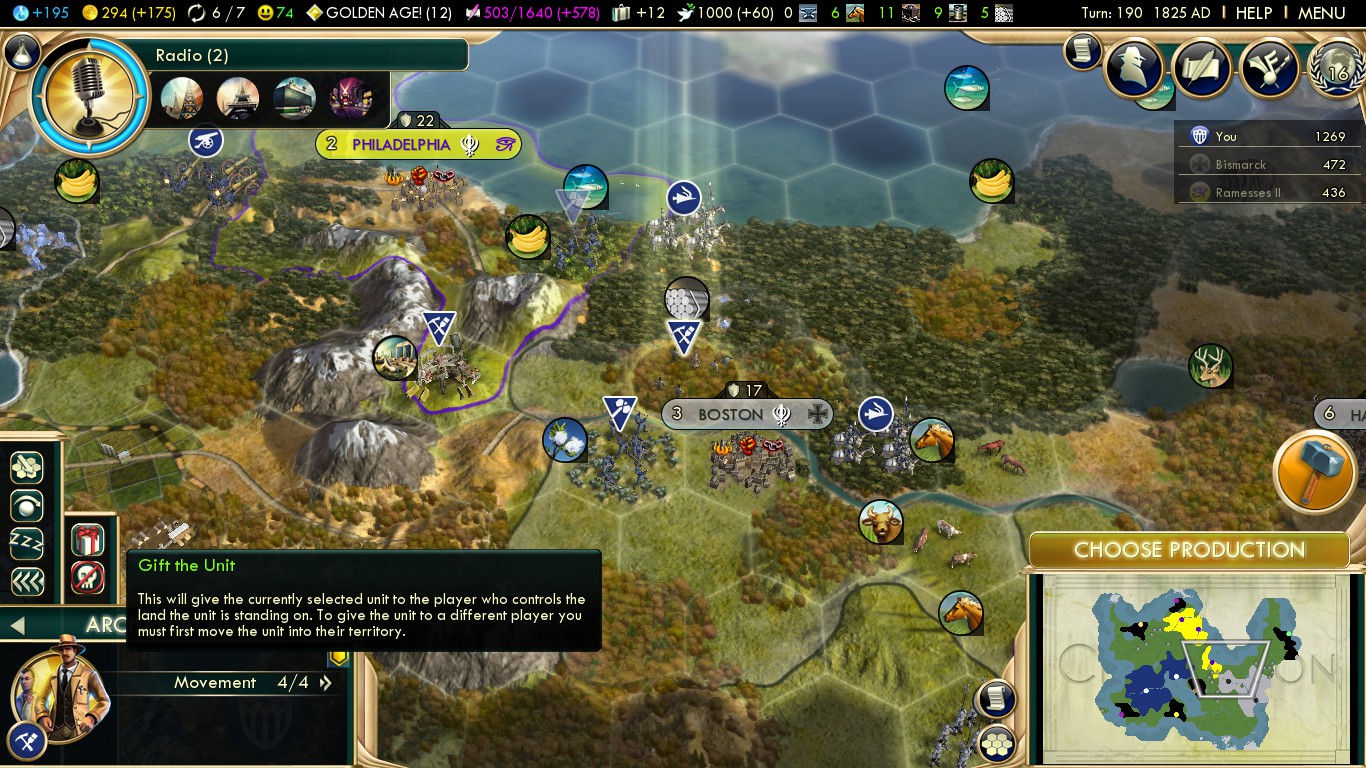Open the World Congress globe icon
Viewport: 1366px width, 768px height.
(1337, 70)
